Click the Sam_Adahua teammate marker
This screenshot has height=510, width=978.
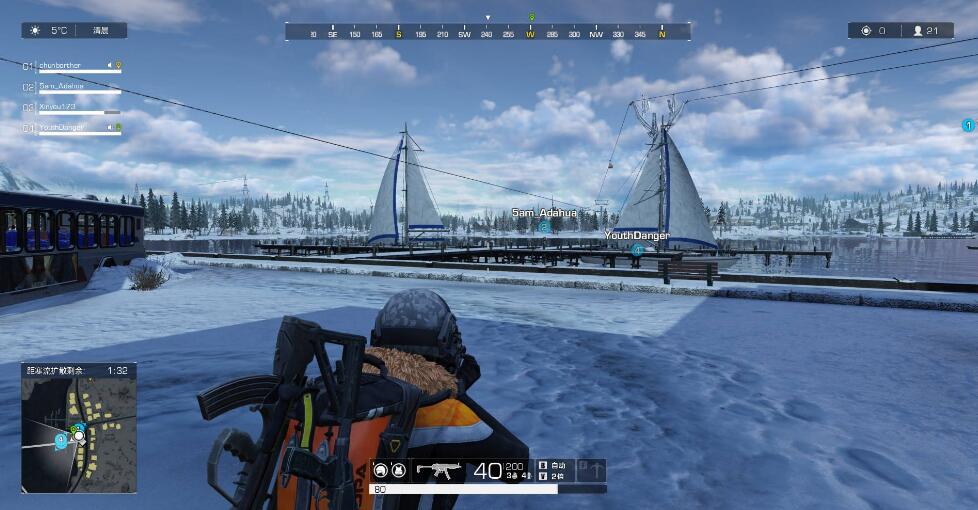tap(544, 226)
